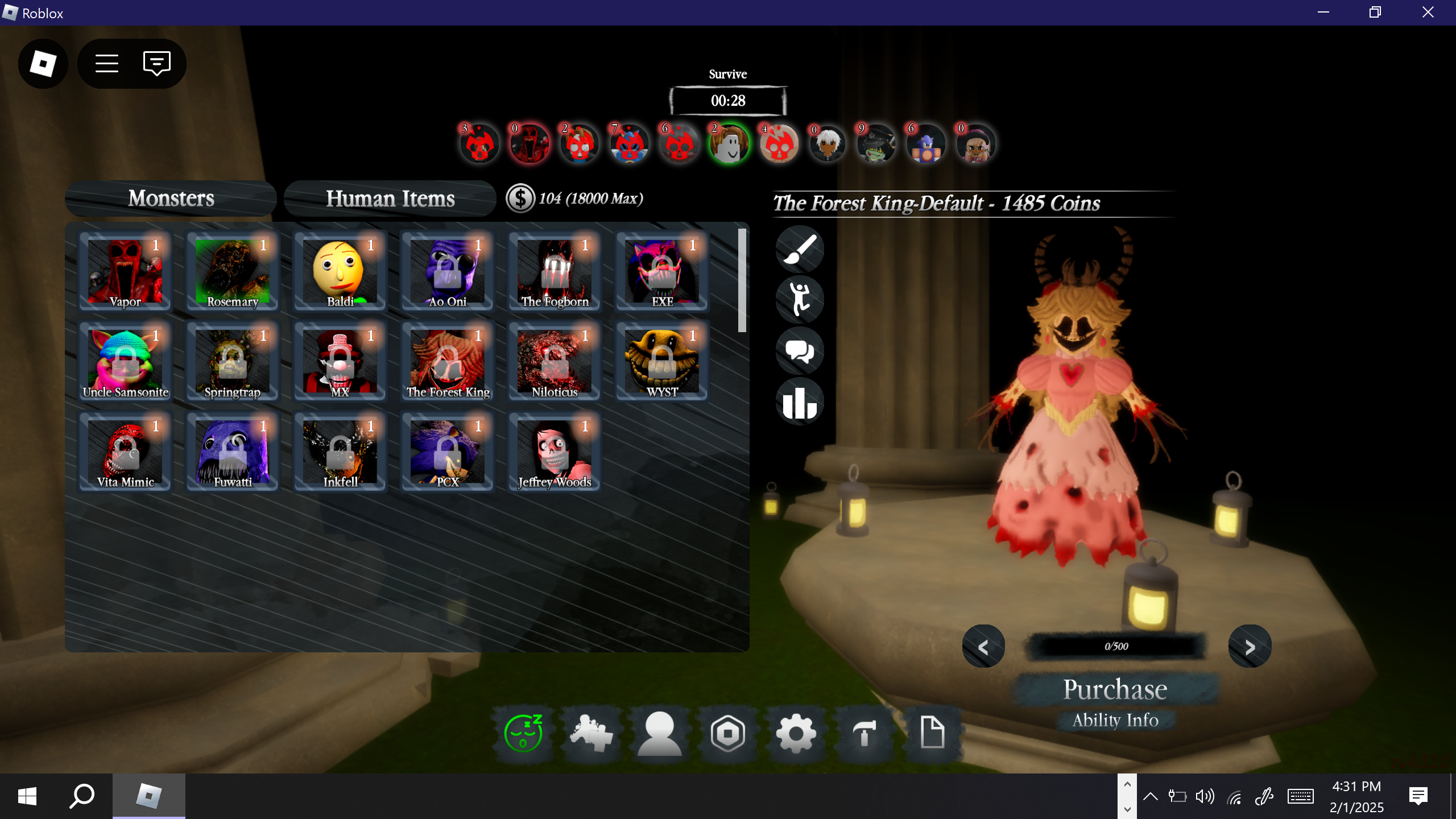Open the paintbrush skins option
The width and height of the screenshot is (1456, 819).
click(800, 250)
